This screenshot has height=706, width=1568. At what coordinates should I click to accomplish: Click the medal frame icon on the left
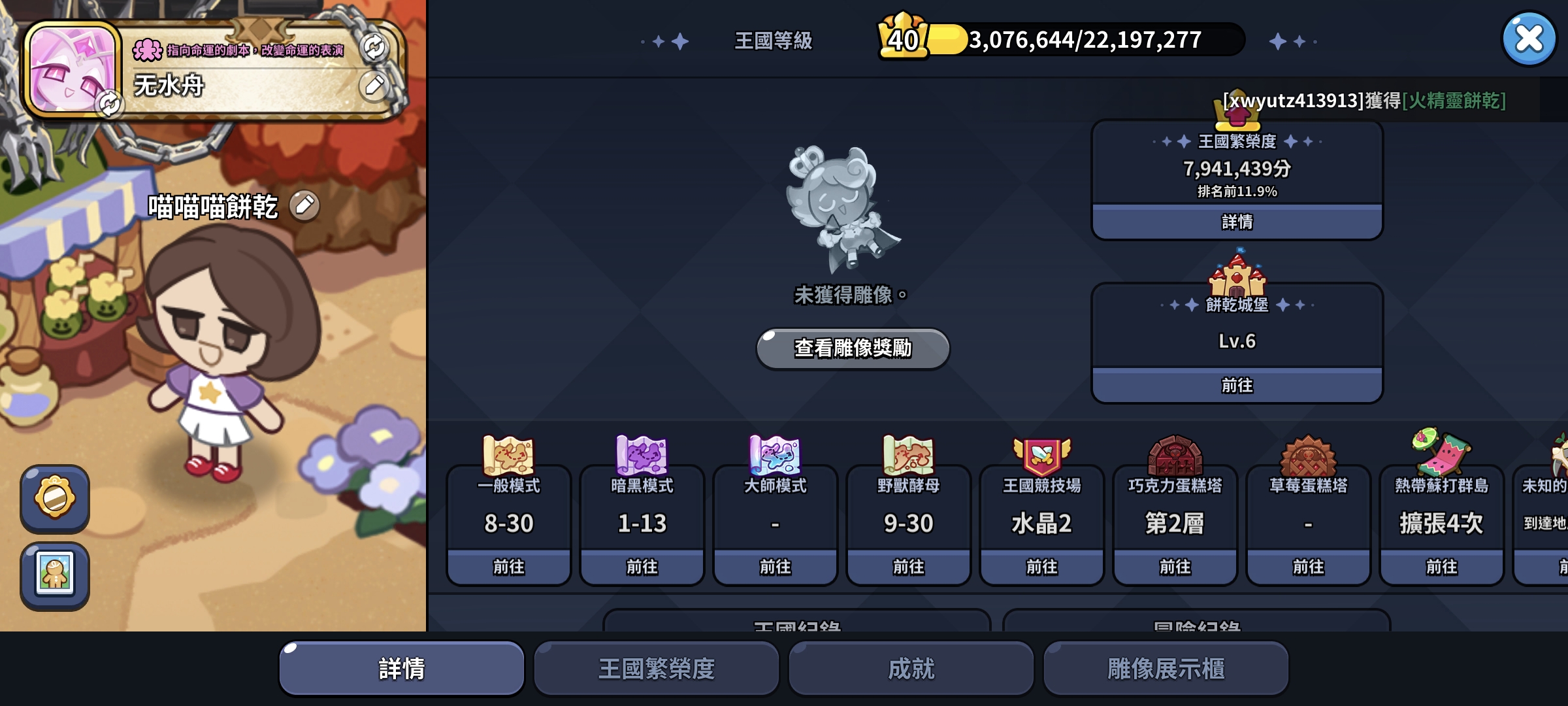click(x=55, y=497)
